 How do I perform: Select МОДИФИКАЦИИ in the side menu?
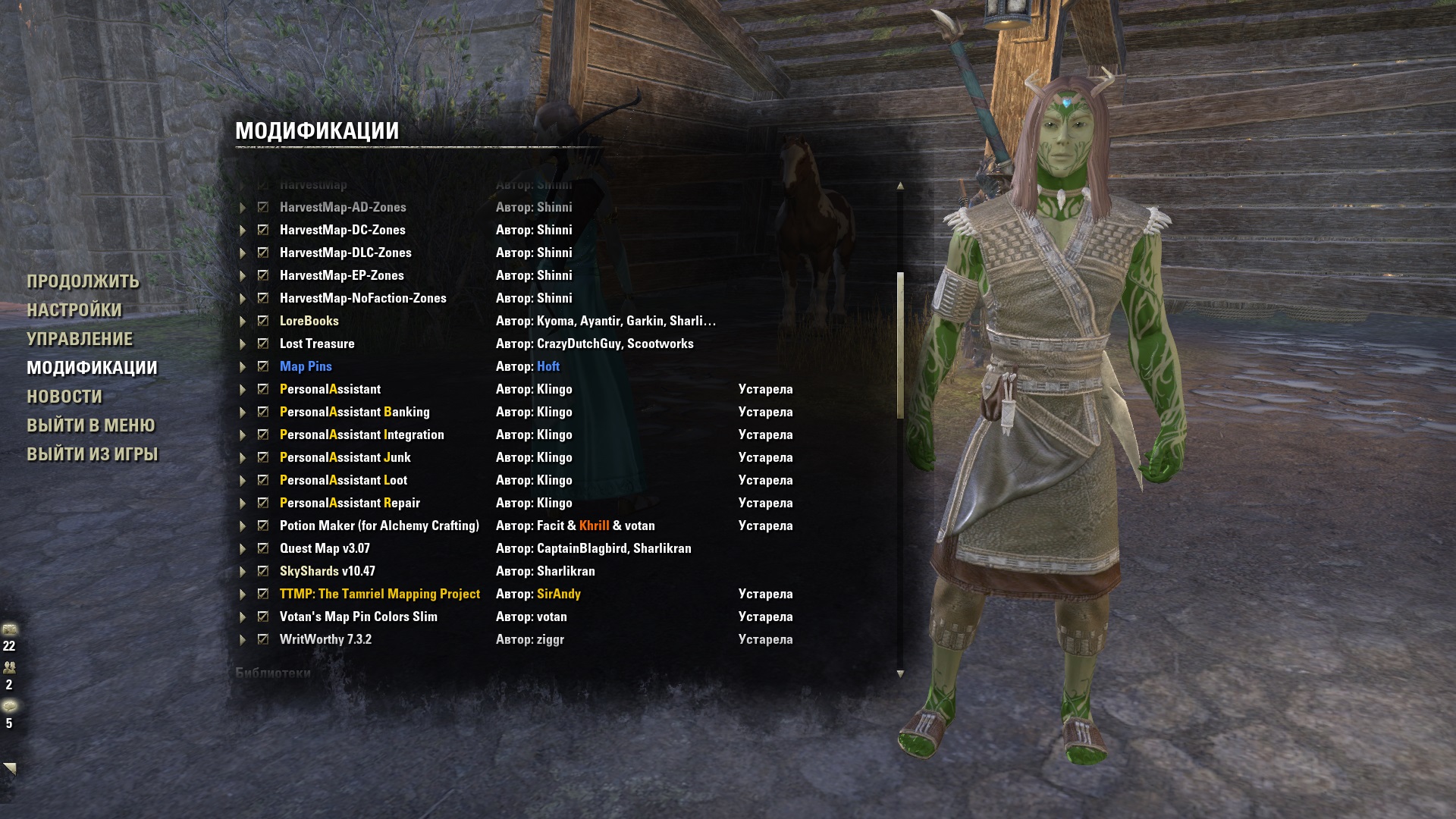(x=92, y=368)
